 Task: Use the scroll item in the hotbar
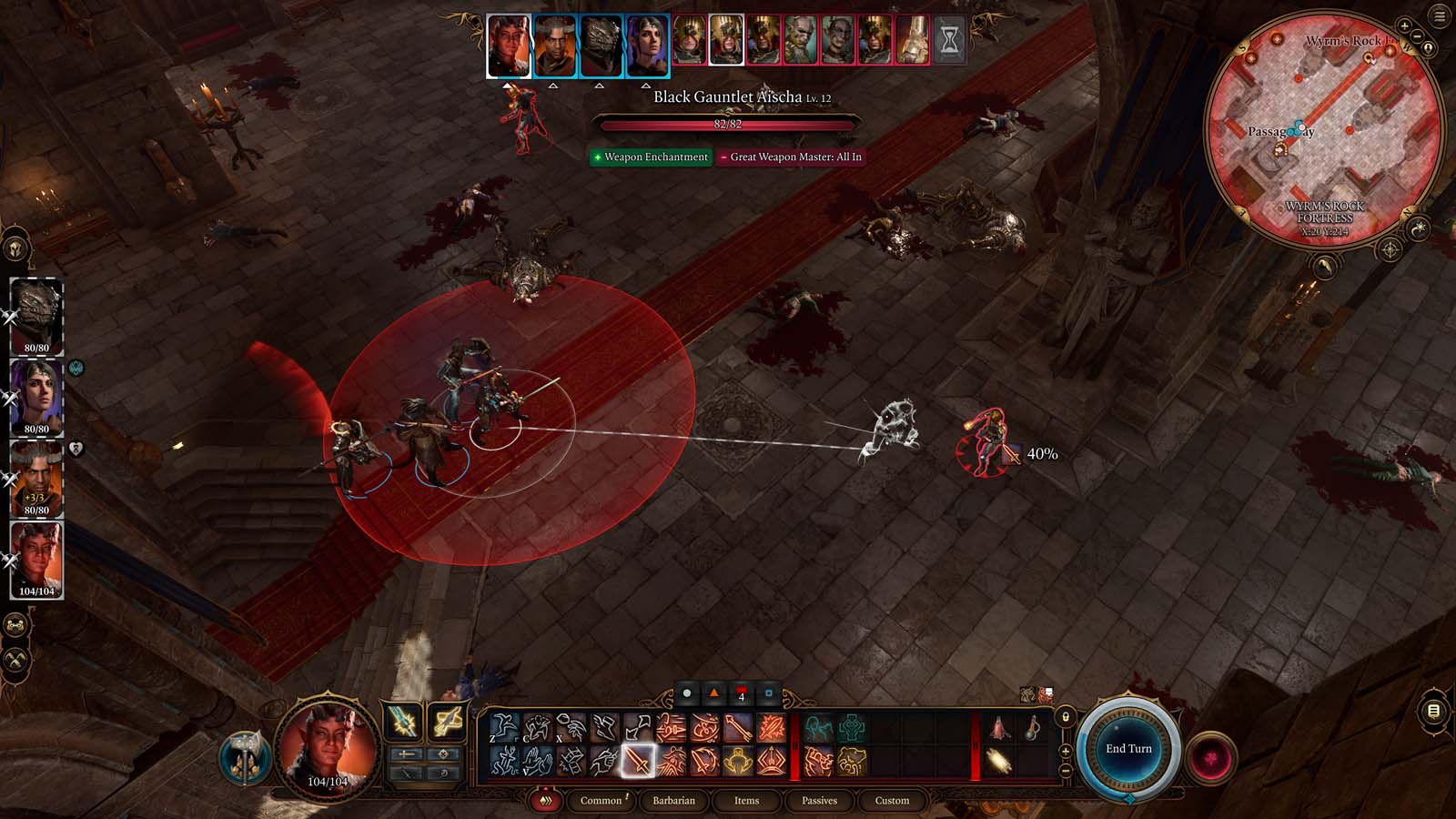tap(1000, 760)
